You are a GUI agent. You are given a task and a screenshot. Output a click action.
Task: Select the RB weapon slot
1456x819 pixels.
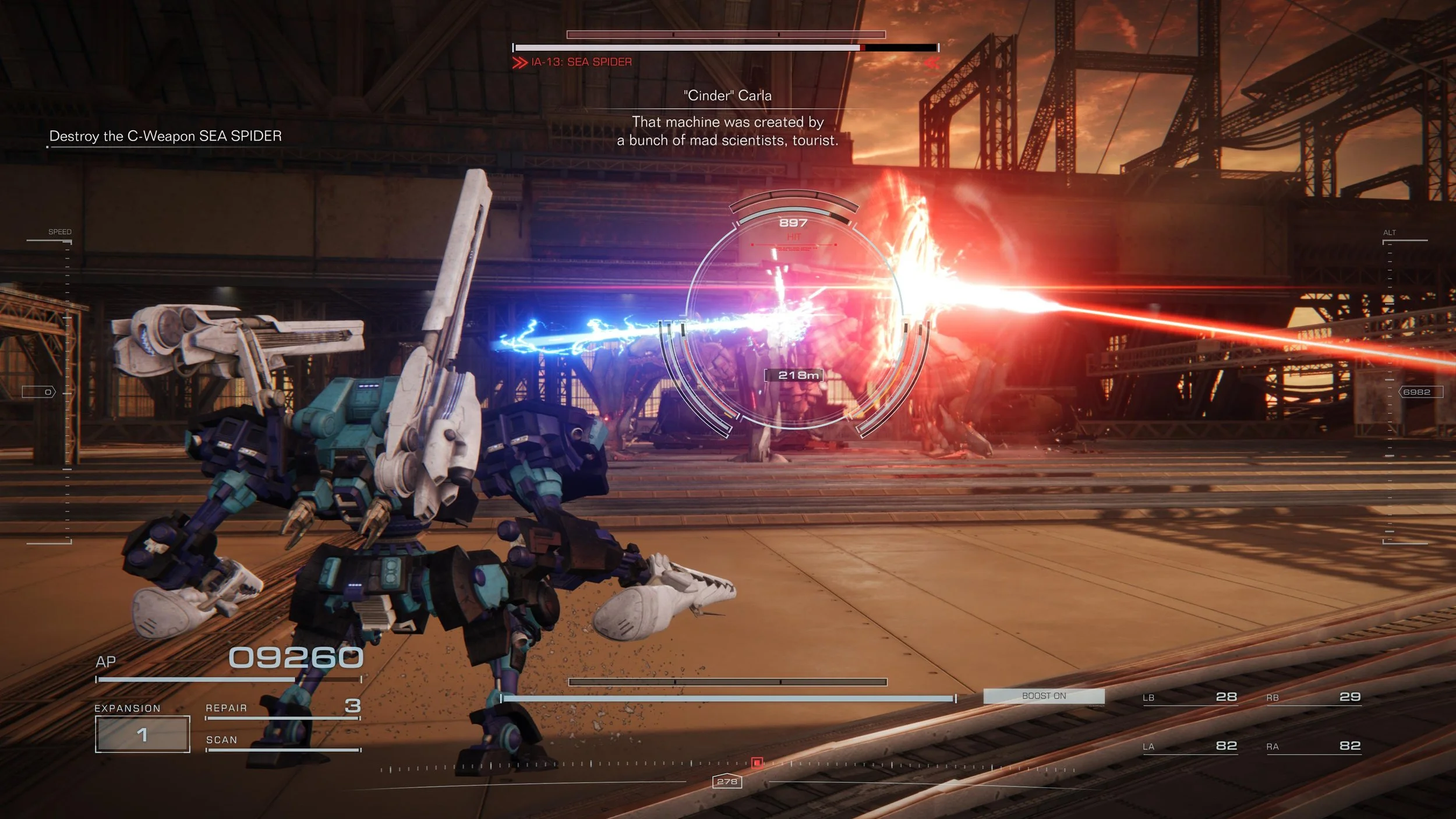click(x=1313, y=697)
